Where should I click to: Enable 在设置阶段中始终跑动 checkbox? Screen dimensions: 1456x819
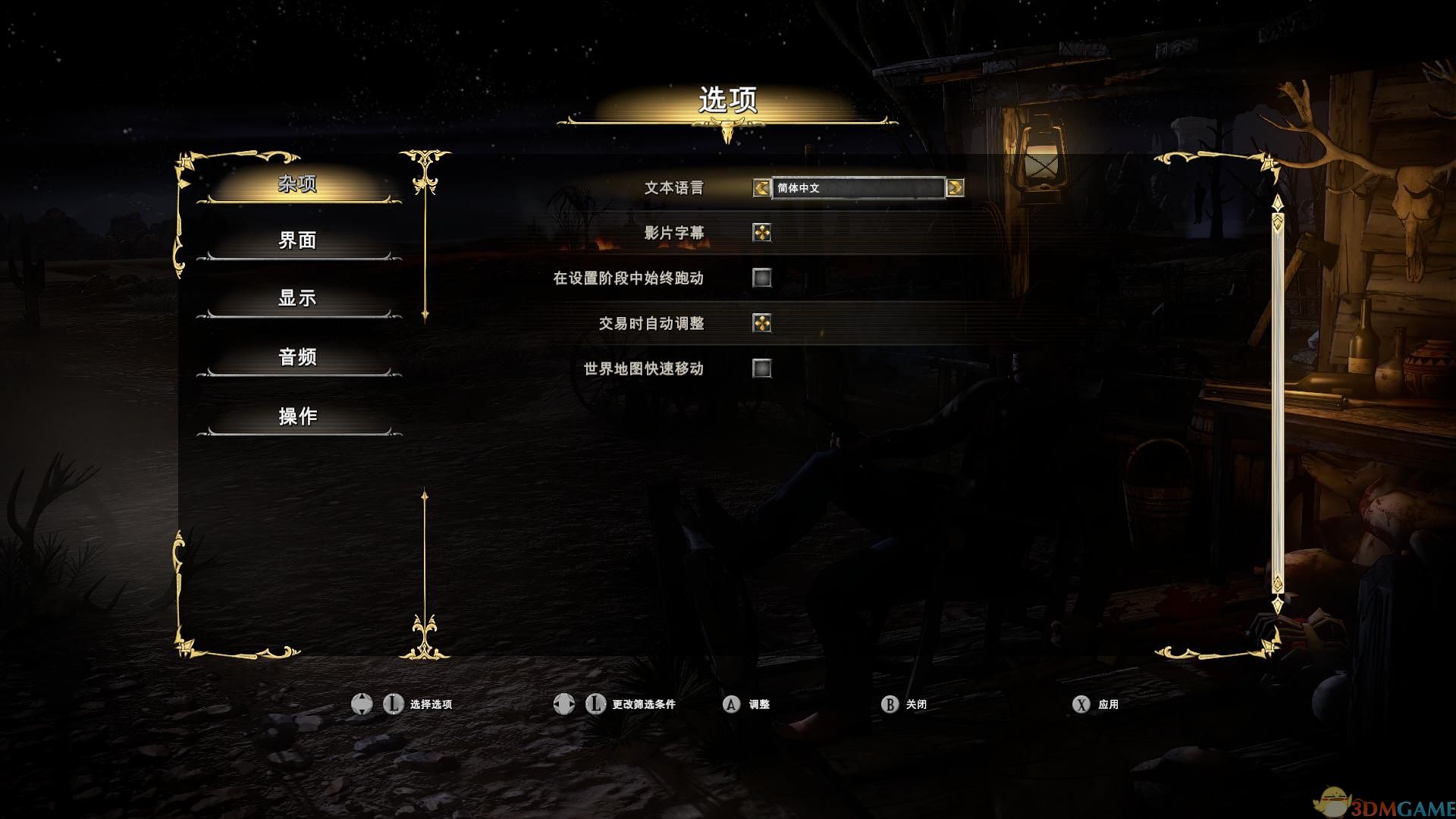761,278
